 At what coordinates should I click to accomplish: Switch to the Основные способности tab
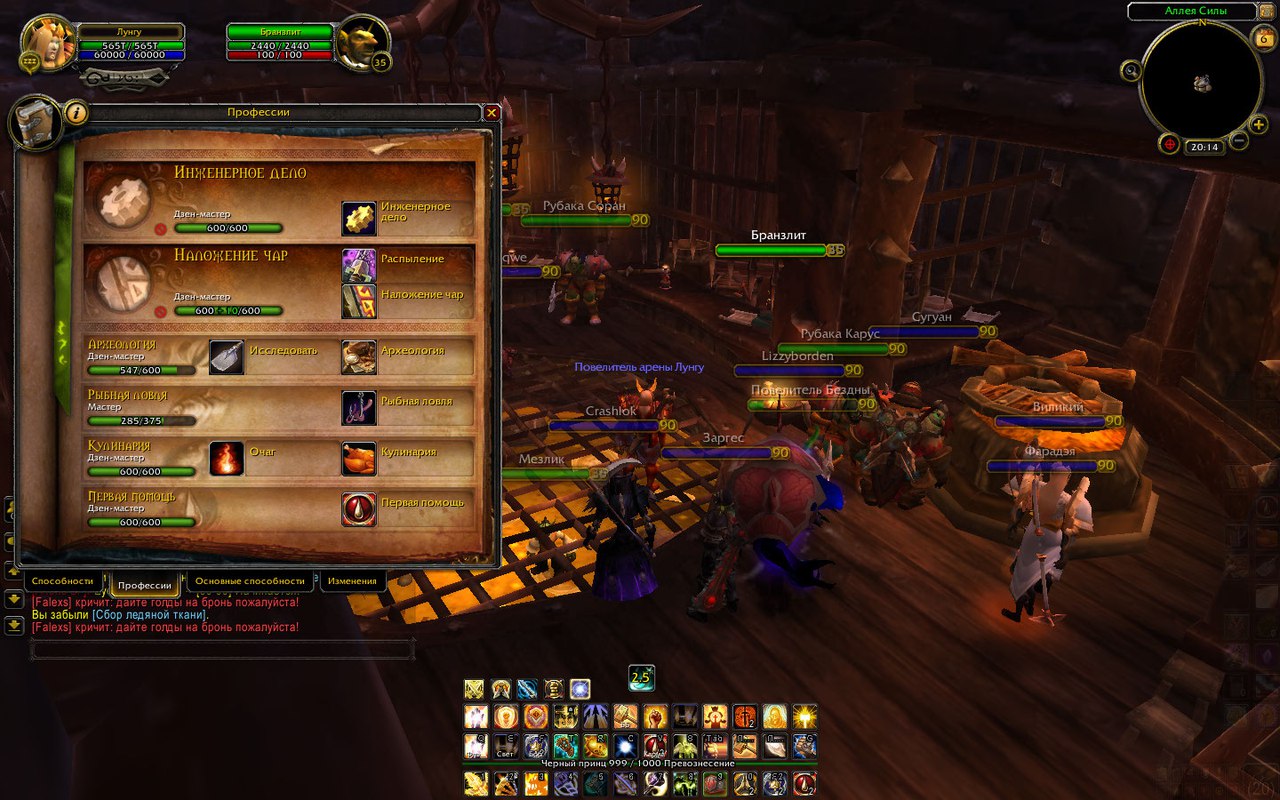point(250,581)
